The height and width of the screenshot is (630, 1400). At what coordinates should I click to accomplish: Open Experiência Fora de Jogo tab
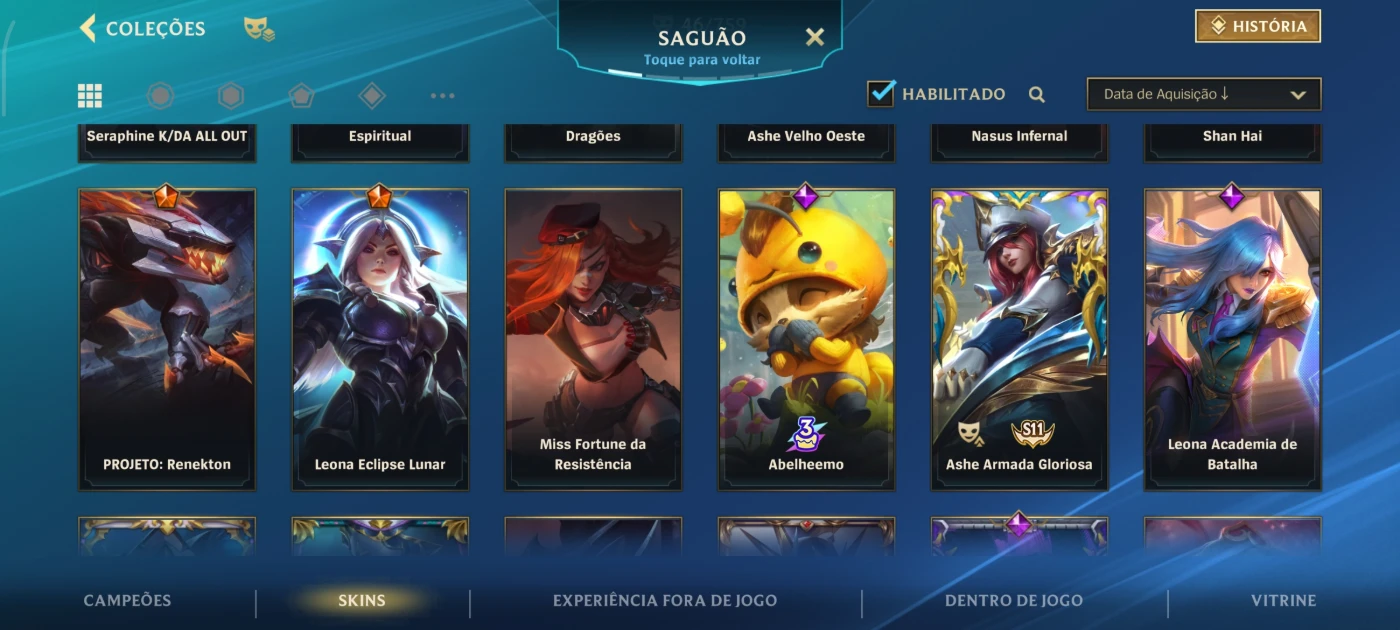665,601
